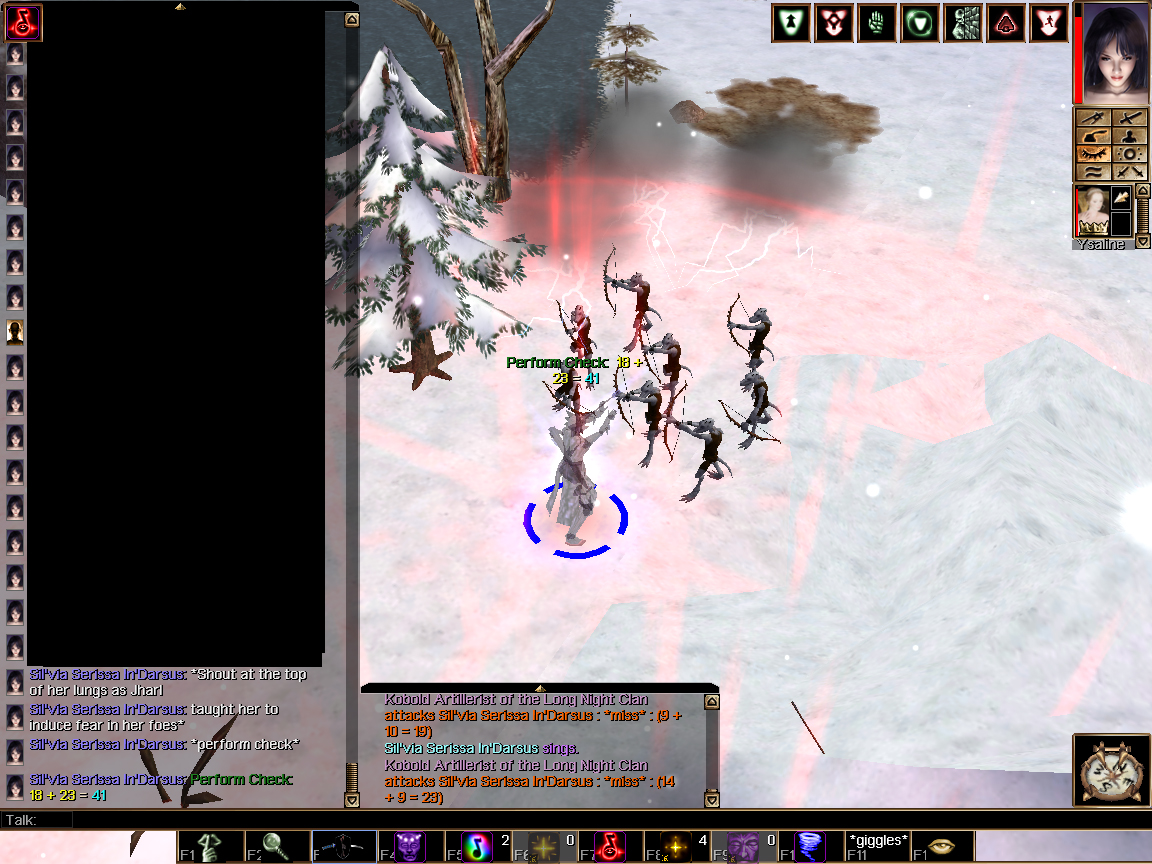Click the red music note icon above chat
This screenshot has height=864, width=1152.
pos(23,22)
